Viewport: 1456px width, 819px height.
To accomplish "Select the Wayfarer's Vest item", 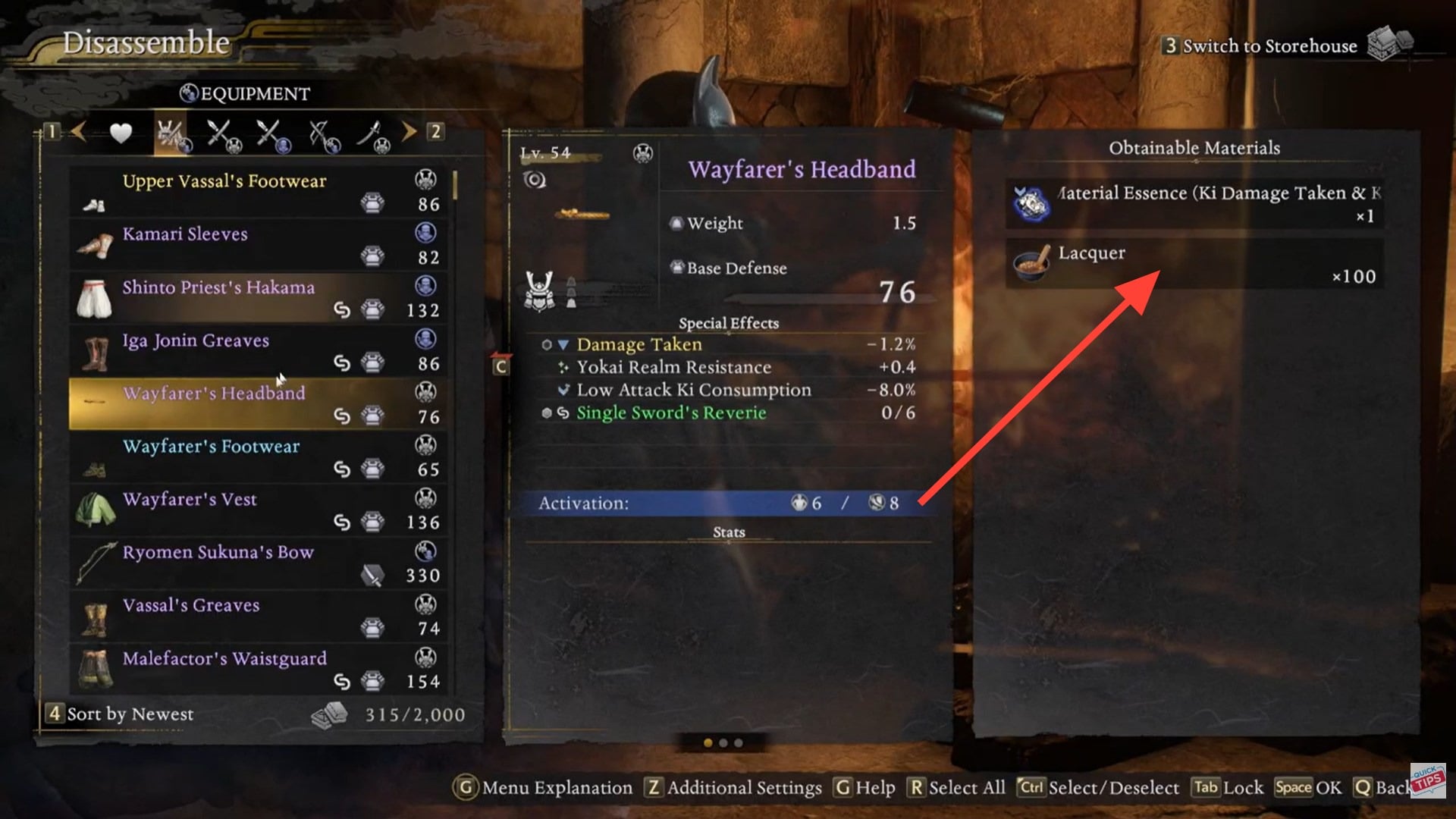I will point(258,510).
